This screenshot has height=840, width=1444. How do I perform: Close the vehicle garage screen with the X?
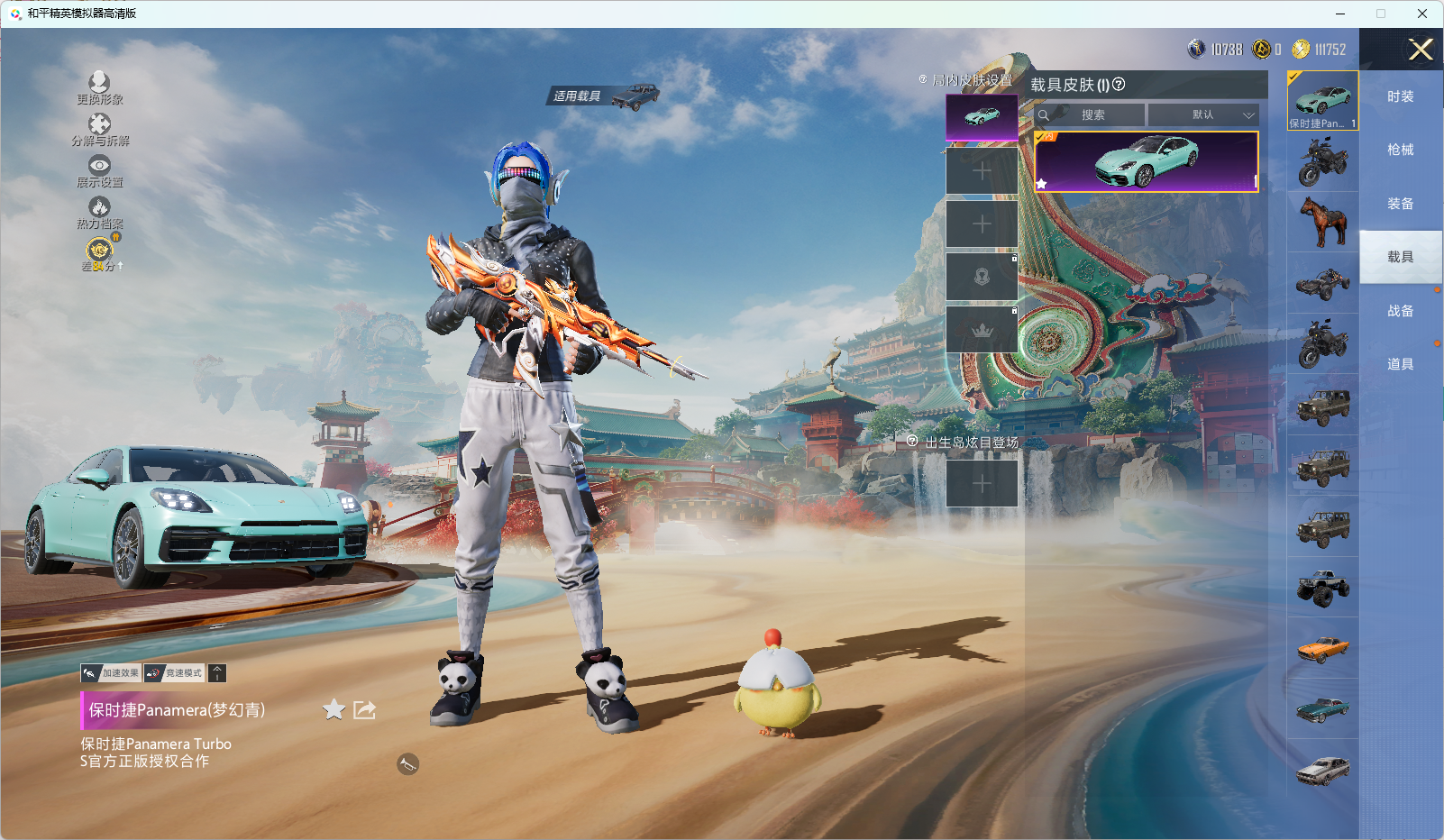[1421, 50]
